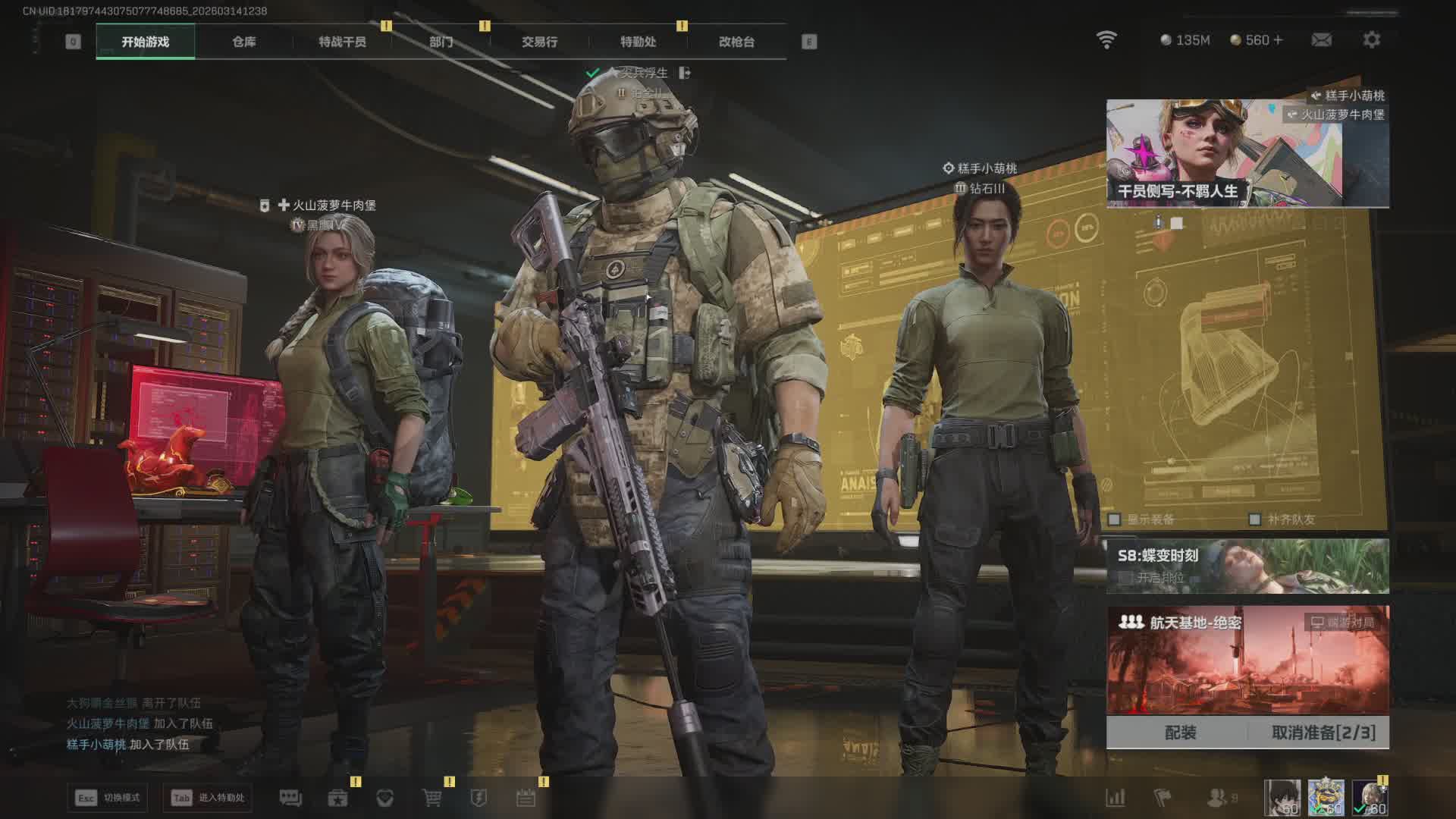Show the bar chart statistics icon
1456x819 pixels.
pos(1115,798)
